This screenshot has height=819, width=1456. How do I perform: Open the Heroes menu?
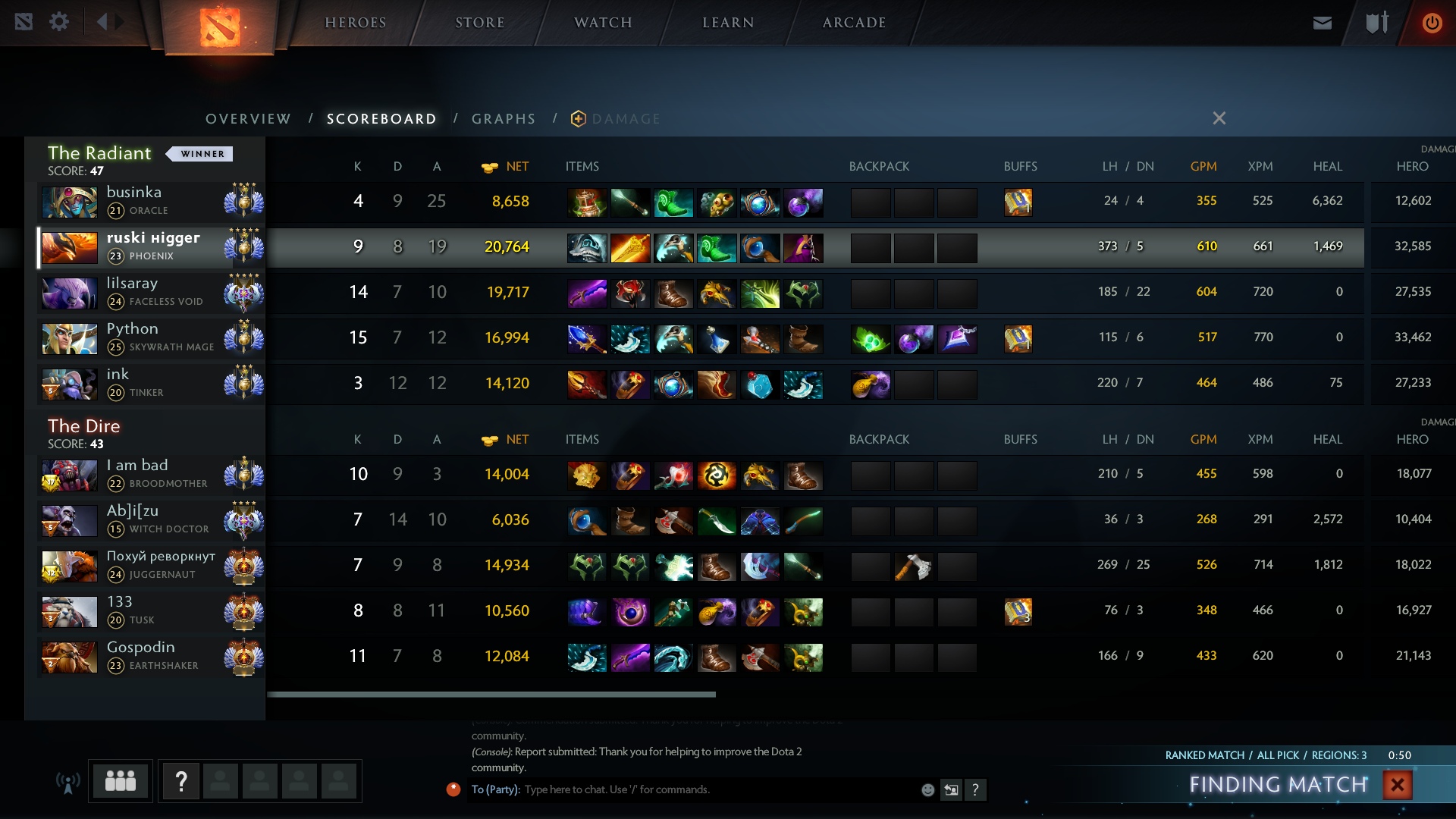click(x=355, y=23)
